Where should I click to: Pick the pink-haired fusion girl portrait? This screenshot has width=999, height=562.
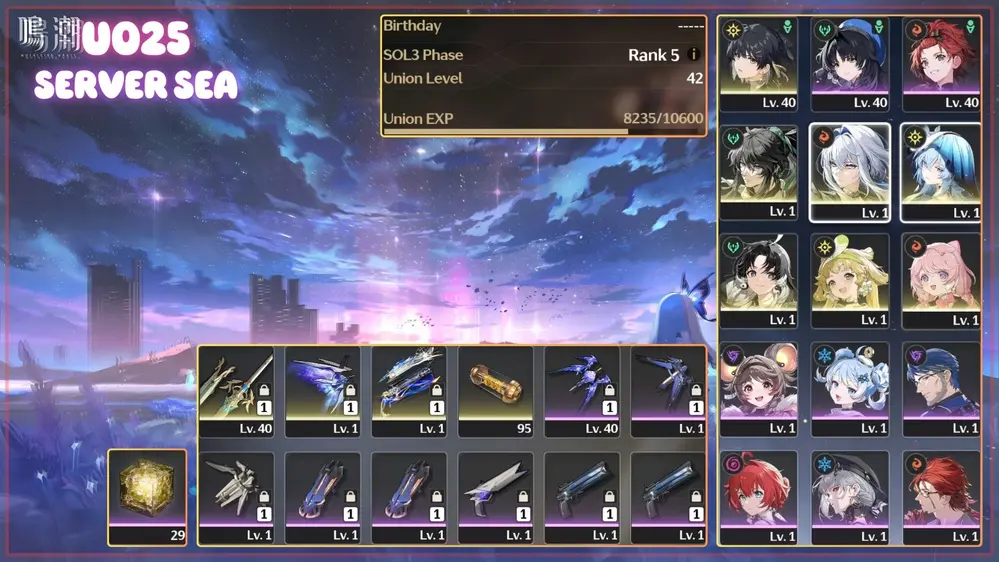tap(940, 276)
